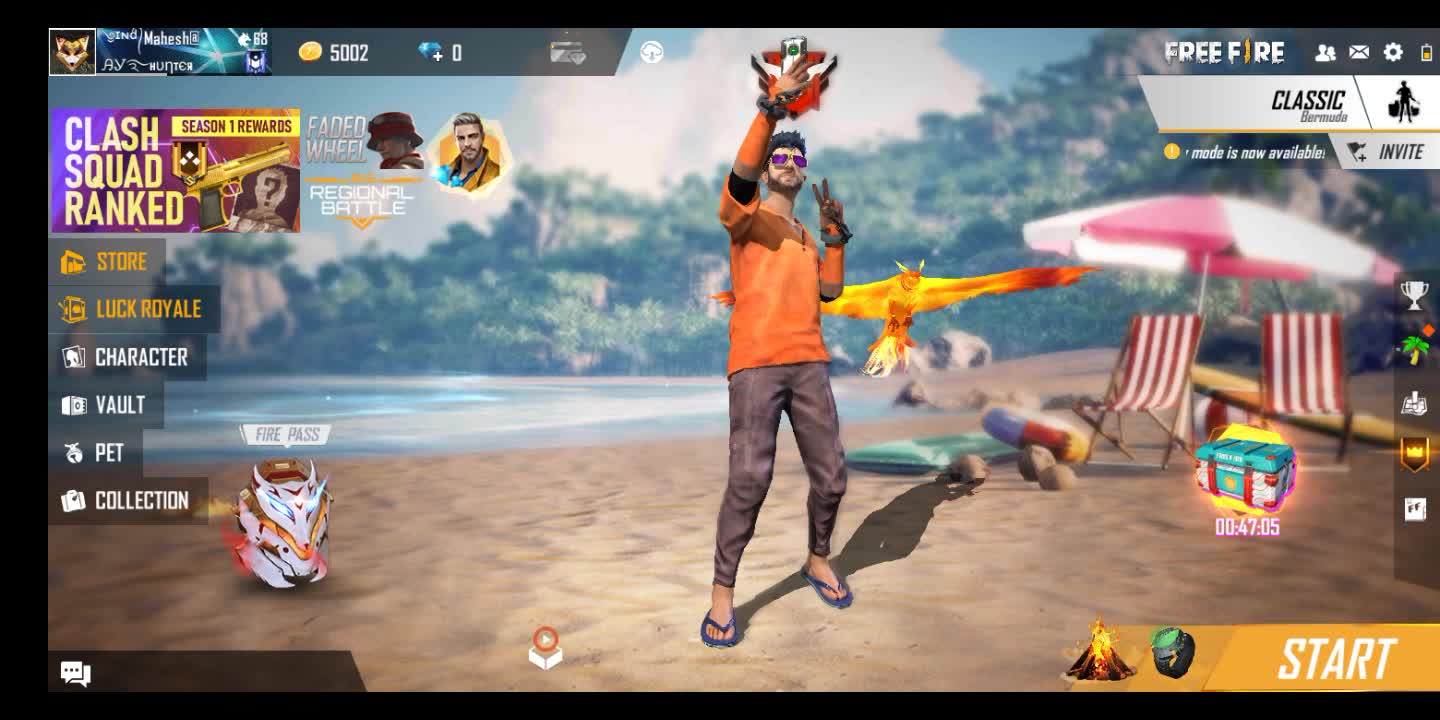Go to the Character menu
This screenshot has width=1440, height=720.
[x=127, y=358]
